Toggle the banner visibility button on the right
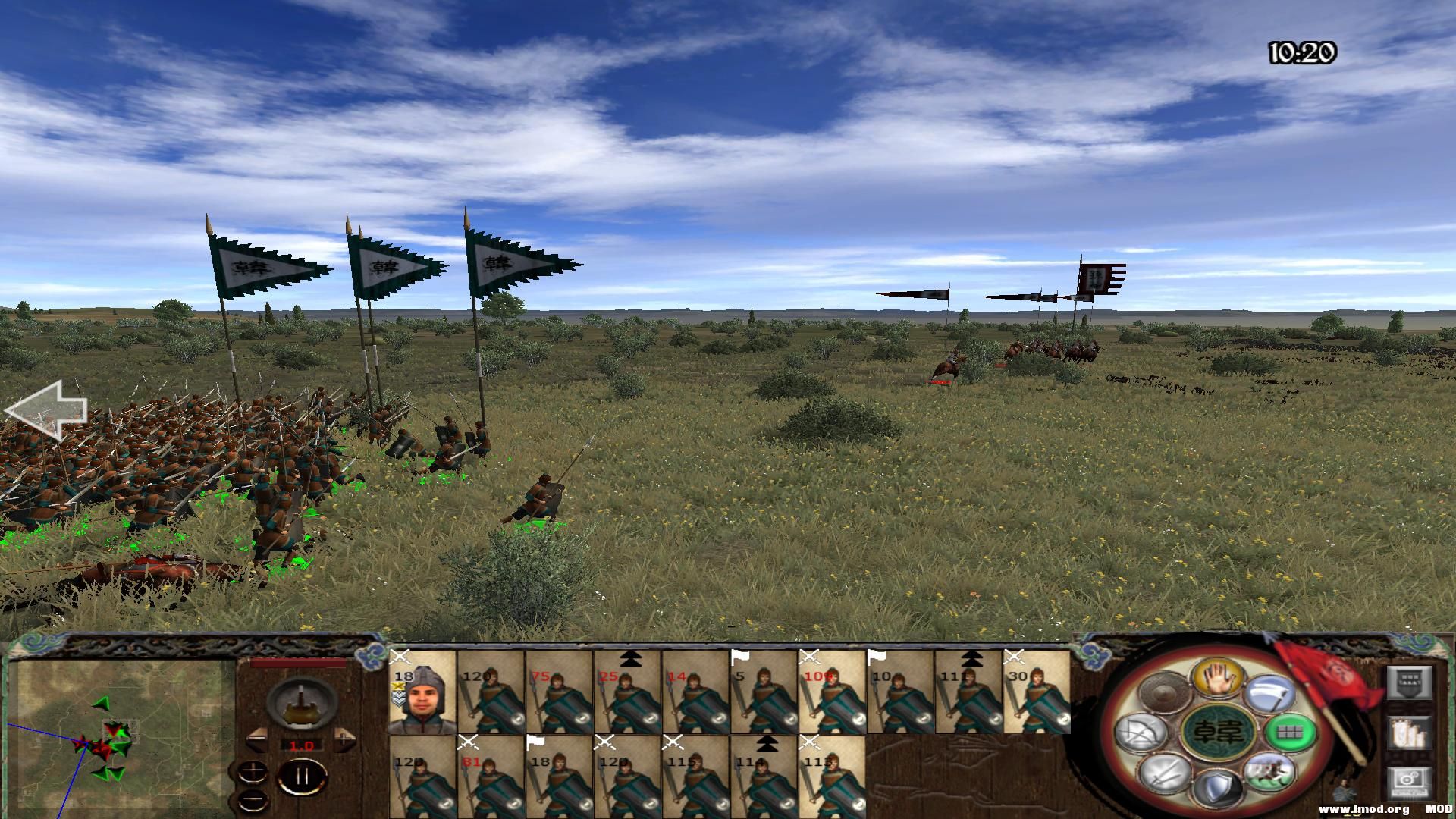 click(1410, 682)
